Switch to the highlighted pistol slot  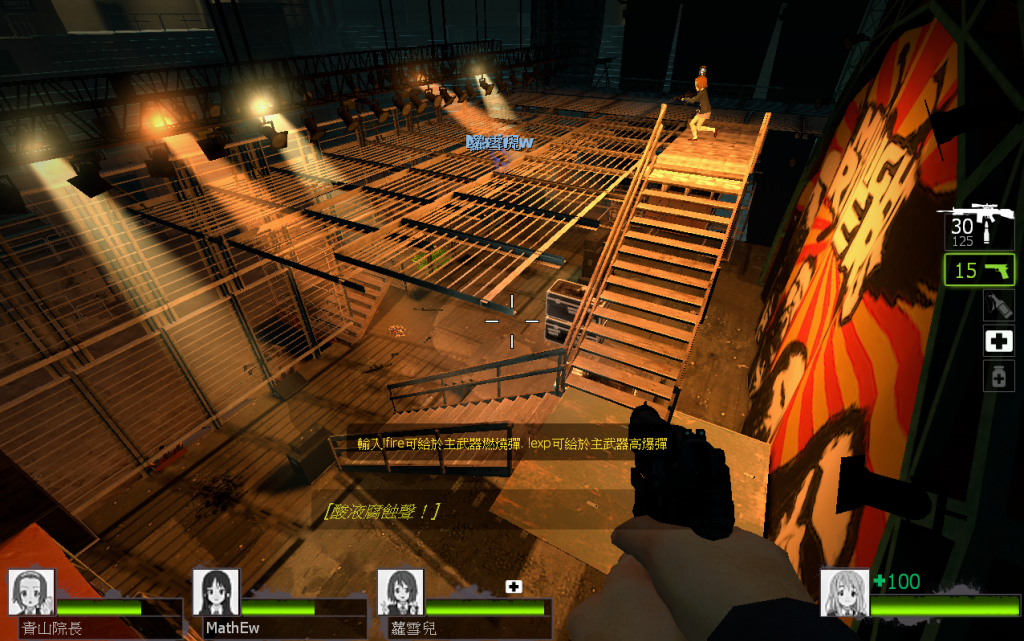(979, 270)
